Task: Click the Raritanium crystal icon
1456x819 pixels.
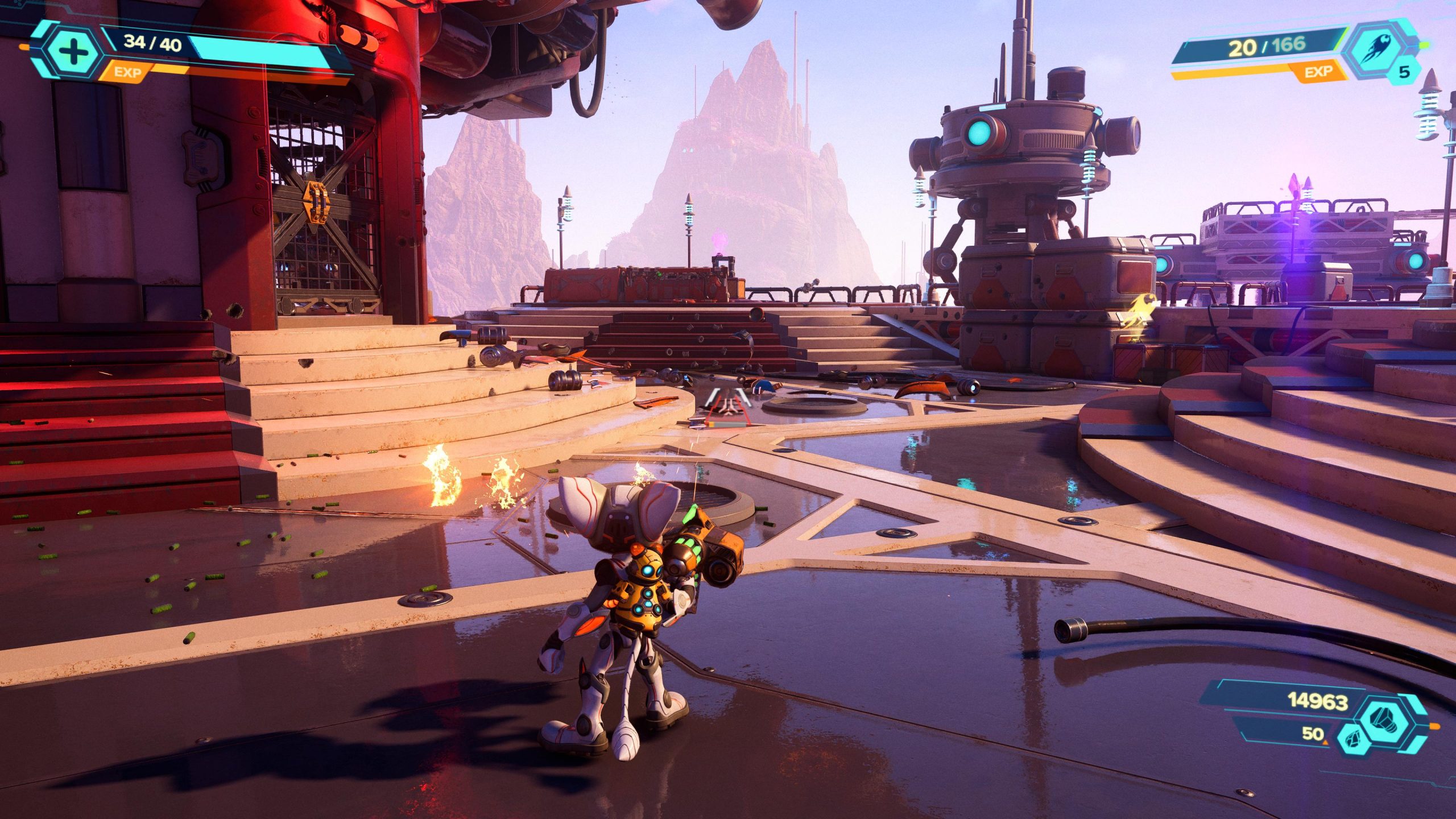Action: 1352,740
